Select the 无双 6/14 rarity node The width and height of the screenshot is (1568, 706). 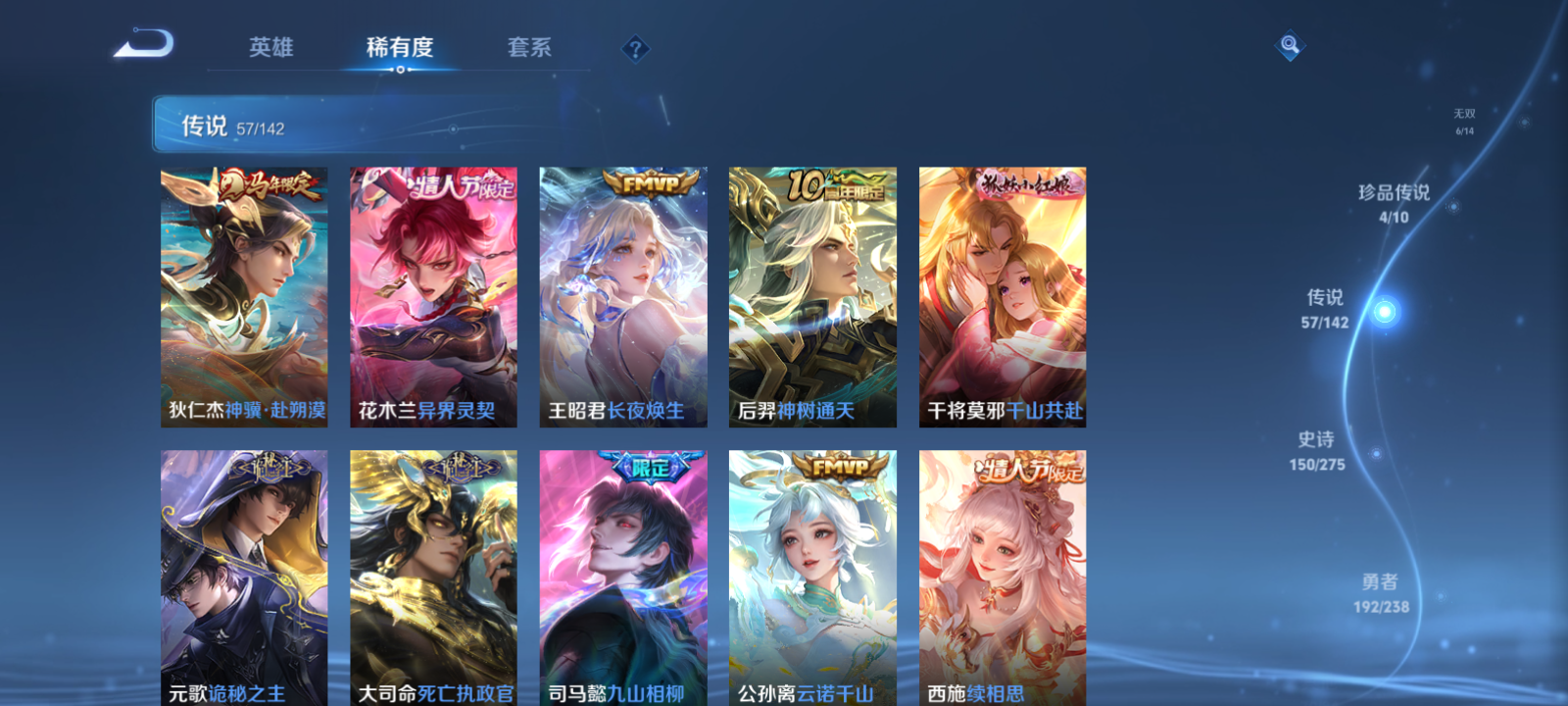point(1465,120)
